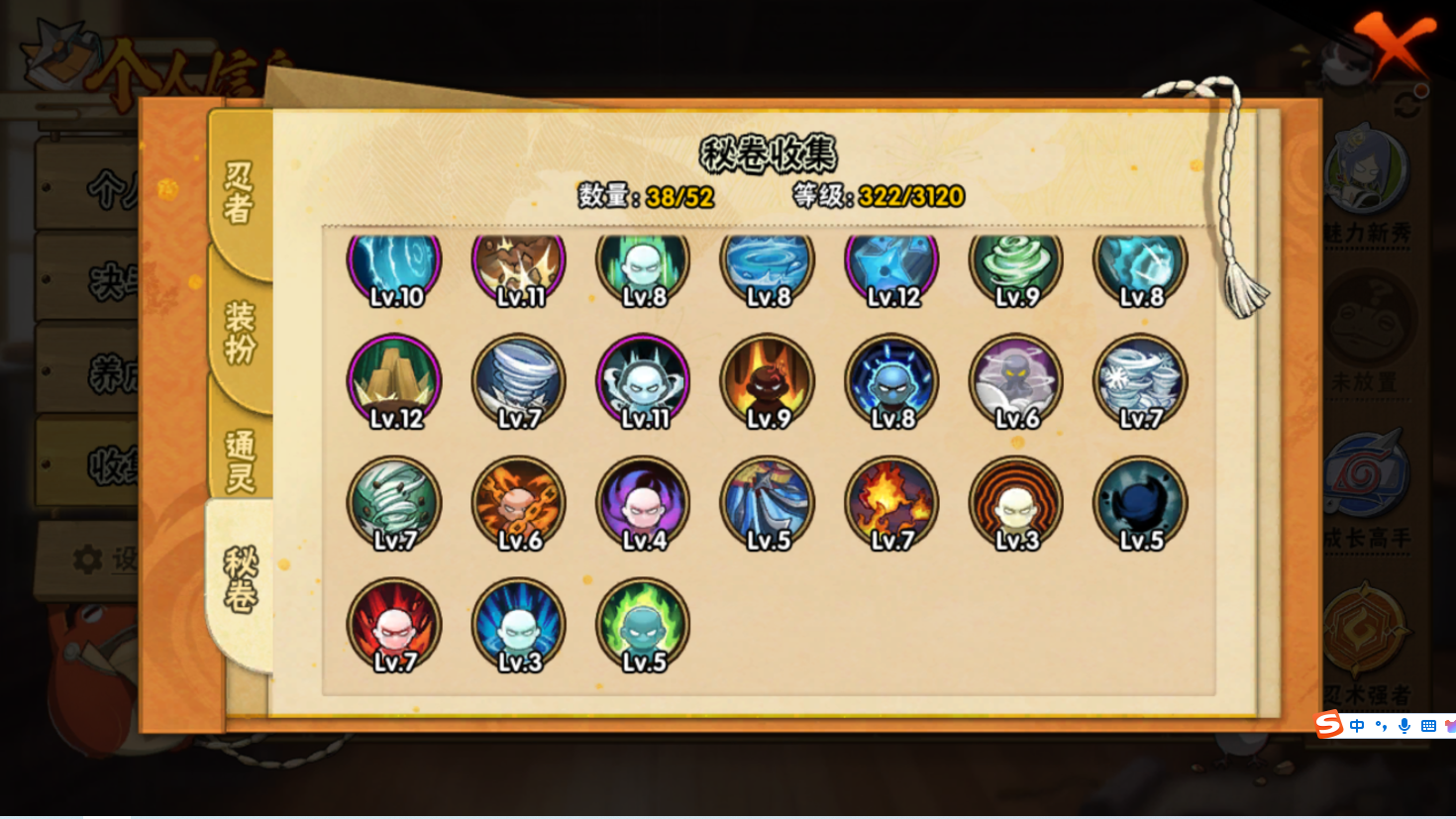Image resolution: width=1456 pixels, height=819 pixels.
Task: Close the scroll collection panel
Action: click(x=1395, y=44)
